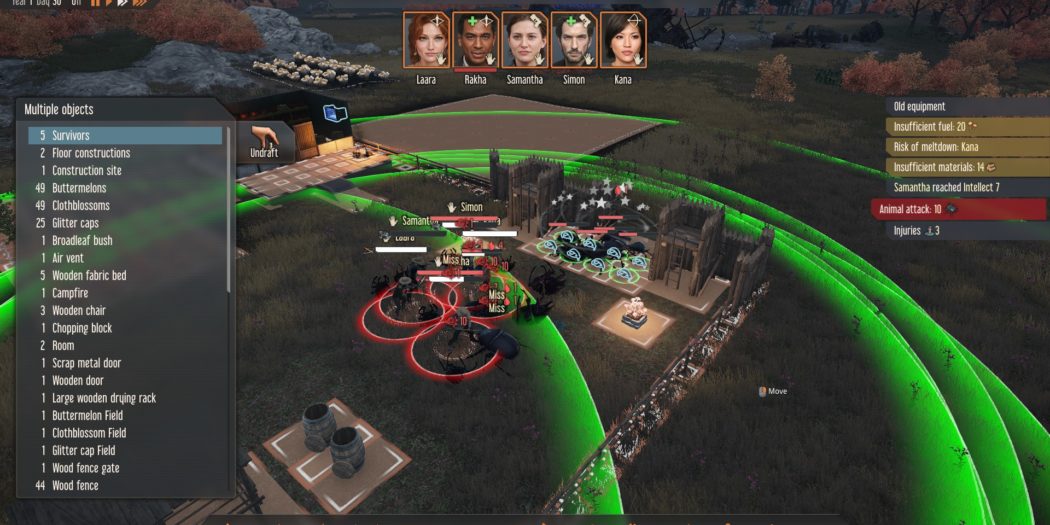Viewport: 1050px width, 525px height.
Task: Select the Wood fence gate entry
Action: point(125,468)
